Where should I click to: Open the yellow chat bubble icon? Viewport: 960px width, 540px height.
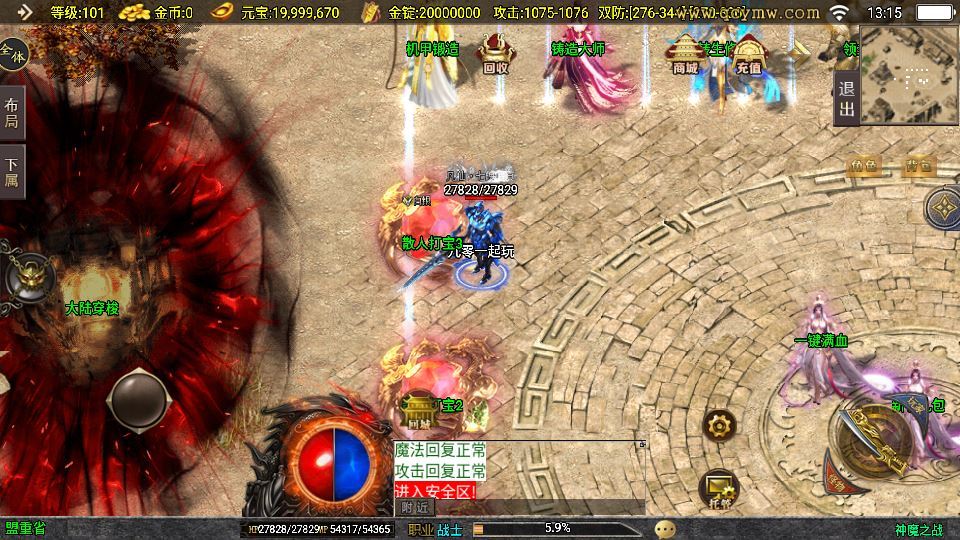[x=665, y=529]
